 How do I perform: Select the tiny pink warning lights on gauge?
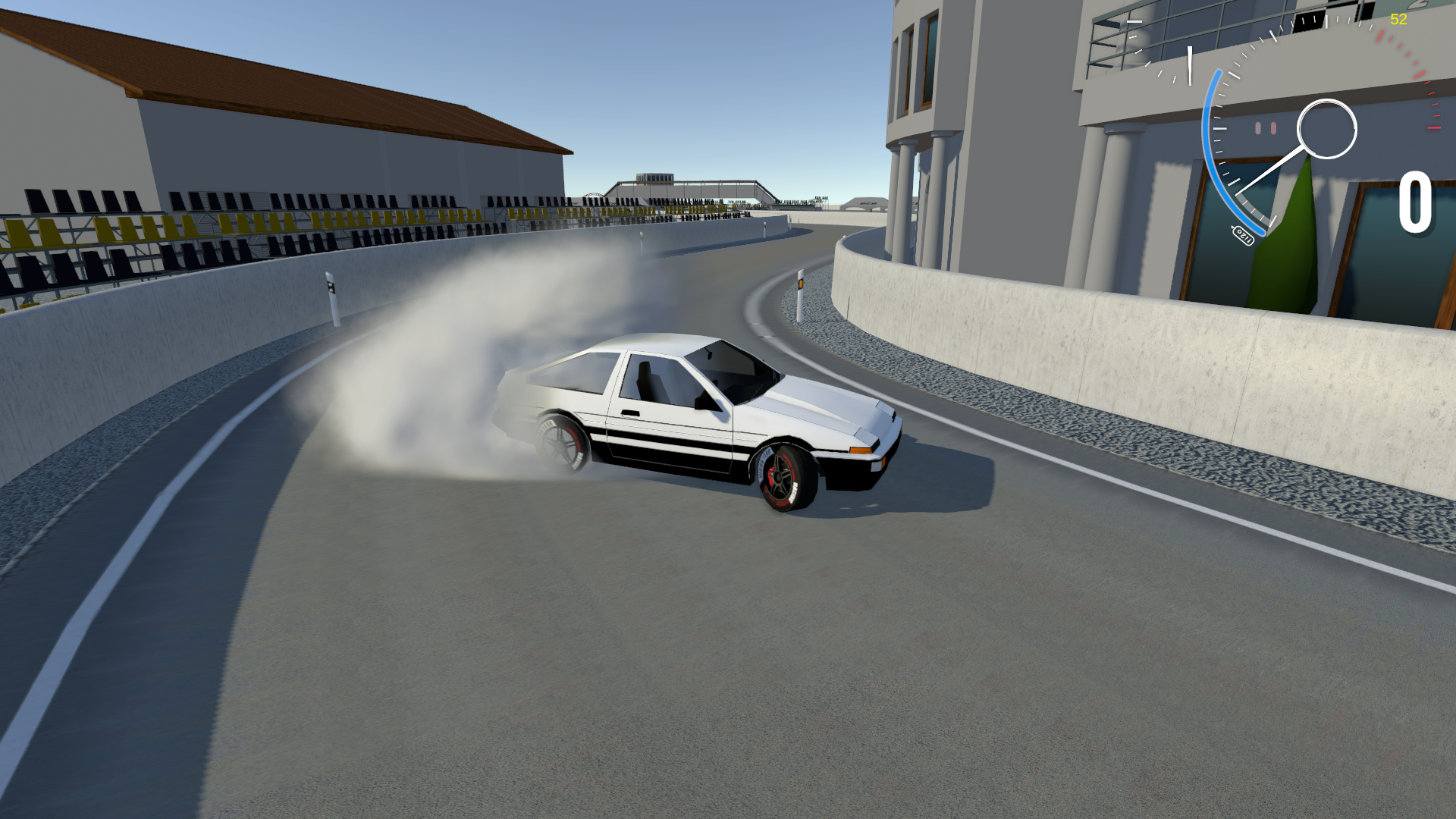tap(1266, 127)
